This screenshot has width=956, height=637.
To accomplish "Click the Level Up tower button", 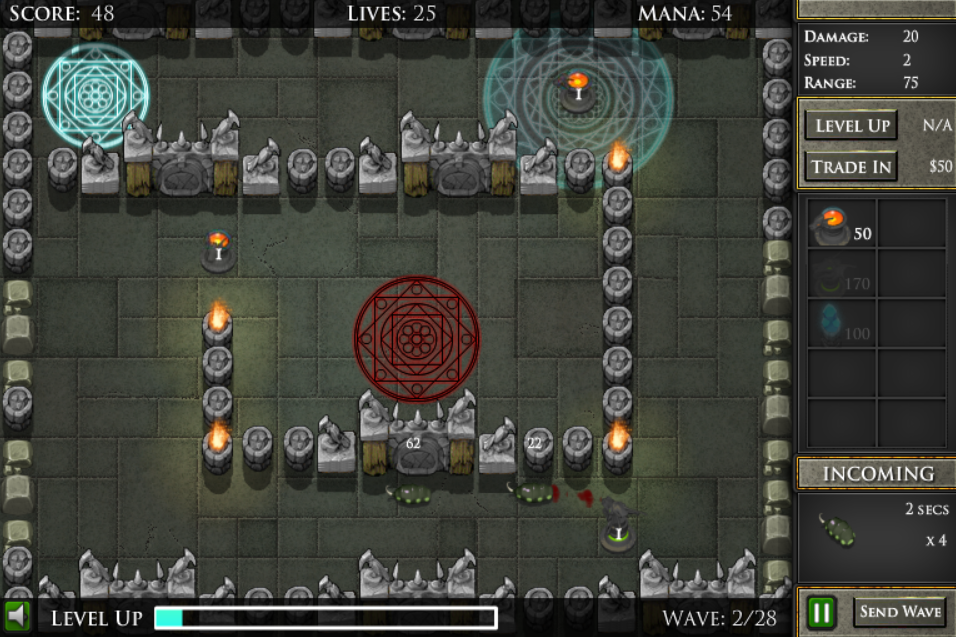I will [850, 126].
